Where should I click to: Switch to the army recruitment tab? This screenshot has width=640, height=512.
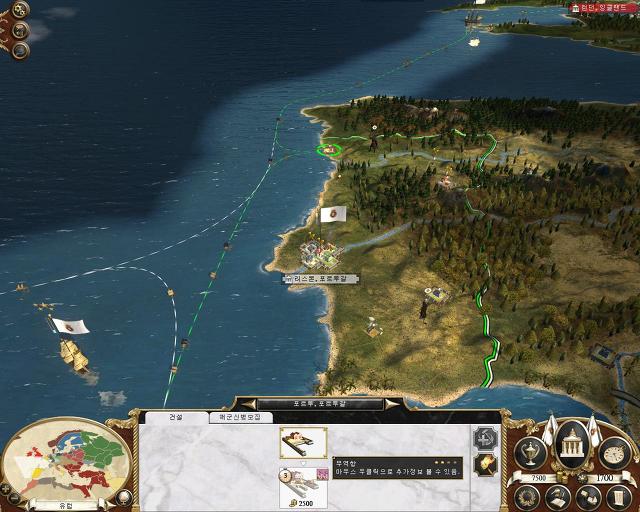click(240, 417)
